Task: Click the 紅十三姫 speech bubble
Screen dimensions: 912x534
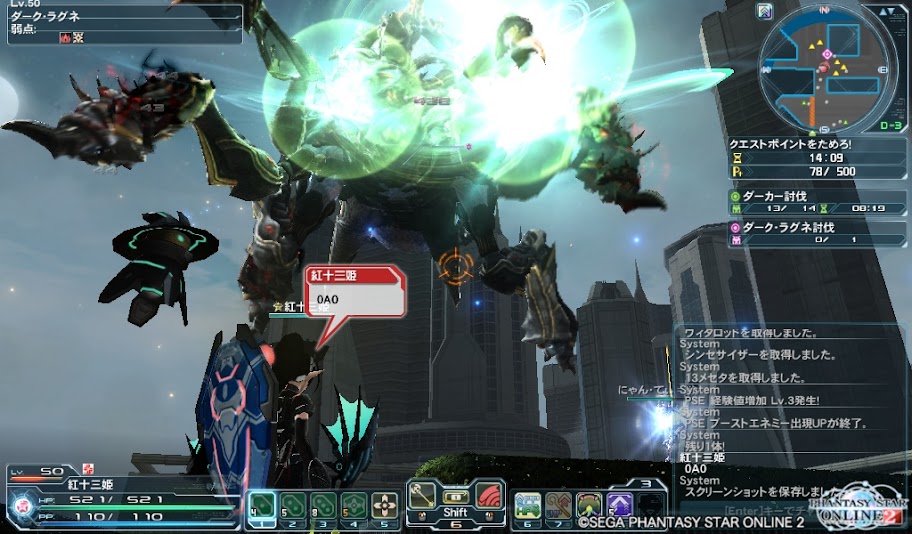Action: click(x=355, y=293)
